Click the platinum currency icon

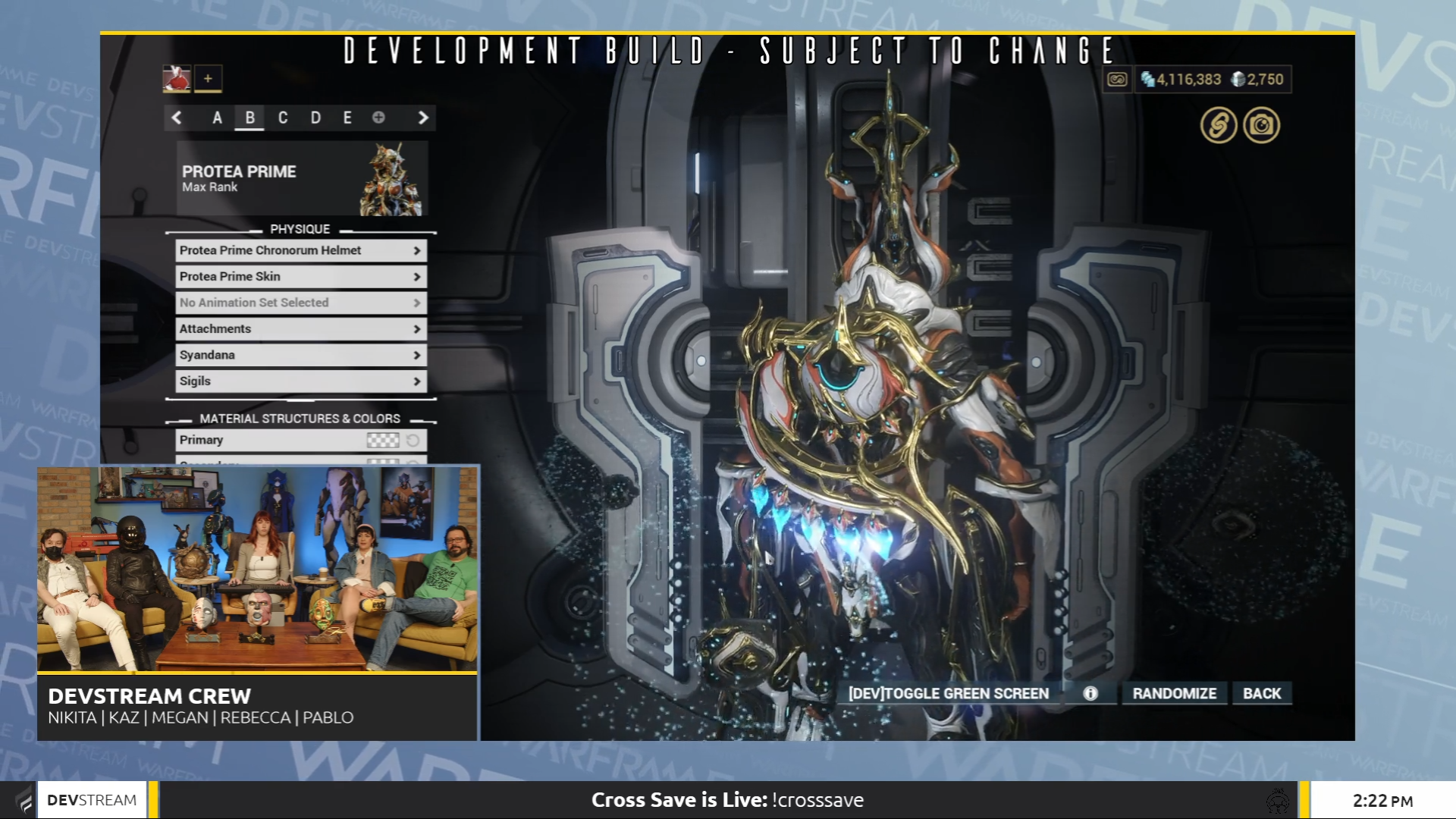point(1238,79)
